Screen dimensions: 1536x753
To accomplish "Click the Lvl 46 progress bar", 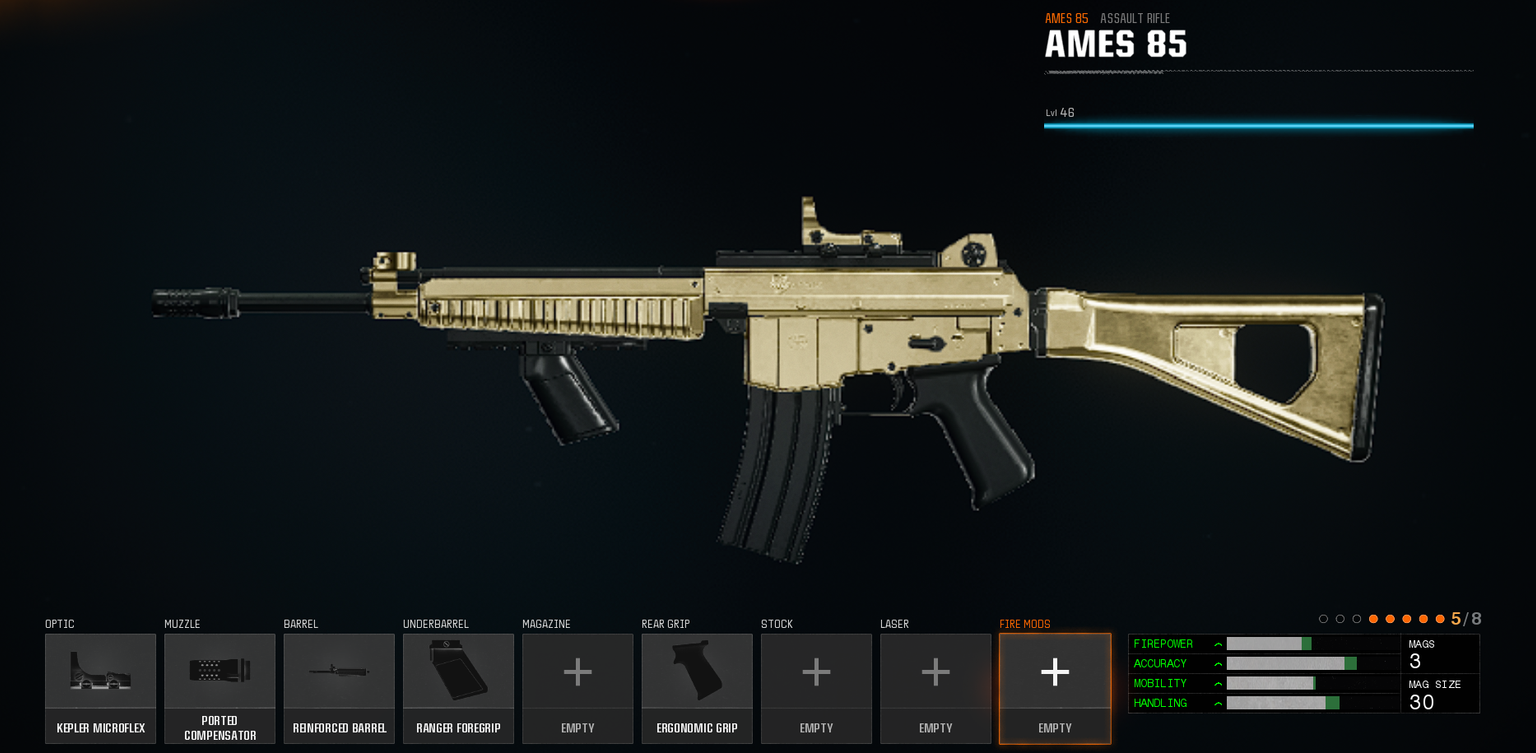I will tap(1258, 125).
